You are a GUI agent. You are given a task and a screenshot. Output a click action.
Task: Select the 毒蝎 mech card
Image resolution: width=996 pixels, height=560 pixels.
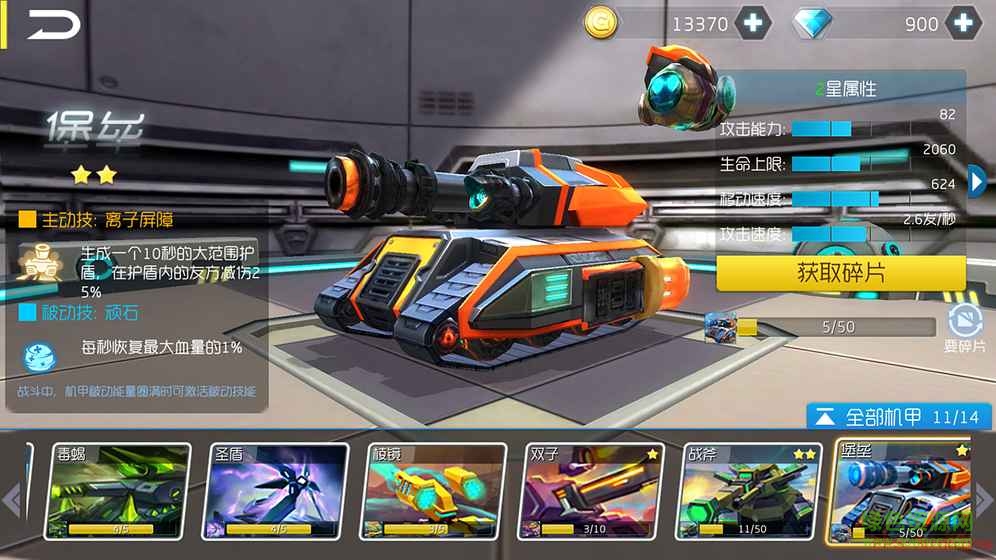119,490
